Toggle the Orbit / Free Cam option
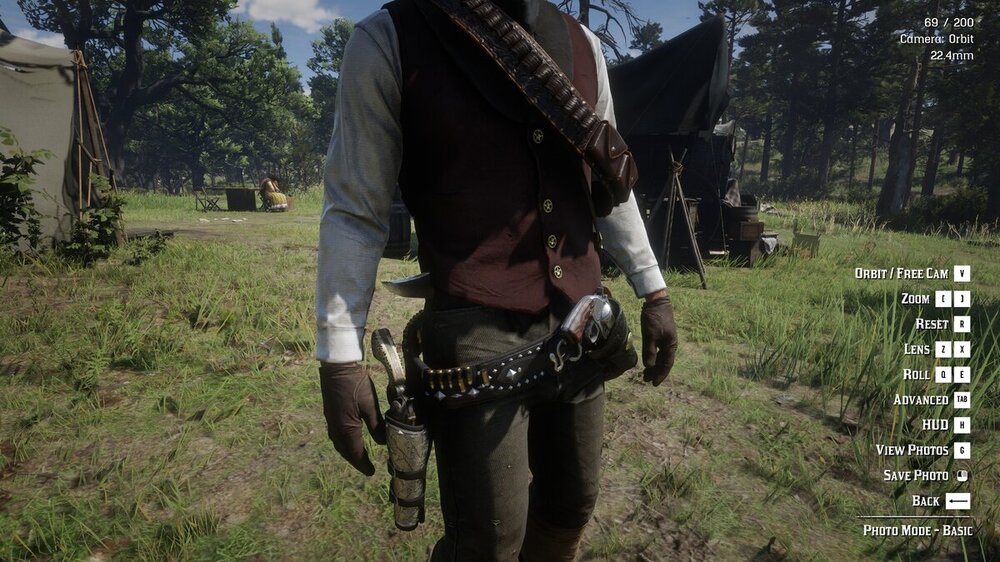The width and height of the screenshot is (1000, 562). [x=901, y=273]
